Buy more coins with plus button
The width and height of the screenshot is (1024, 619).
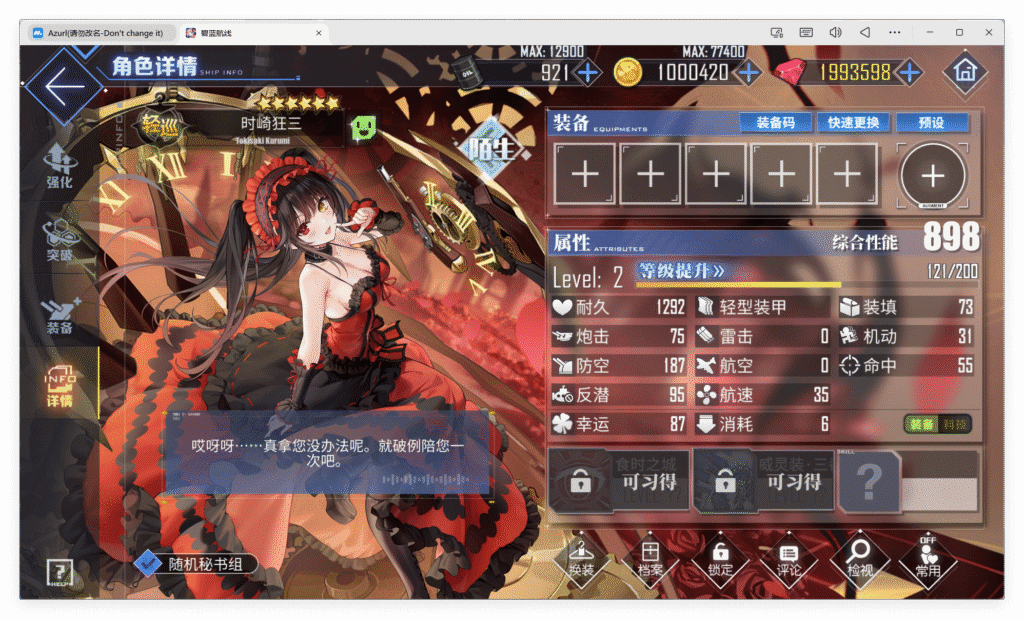click(x=747, y=72)
